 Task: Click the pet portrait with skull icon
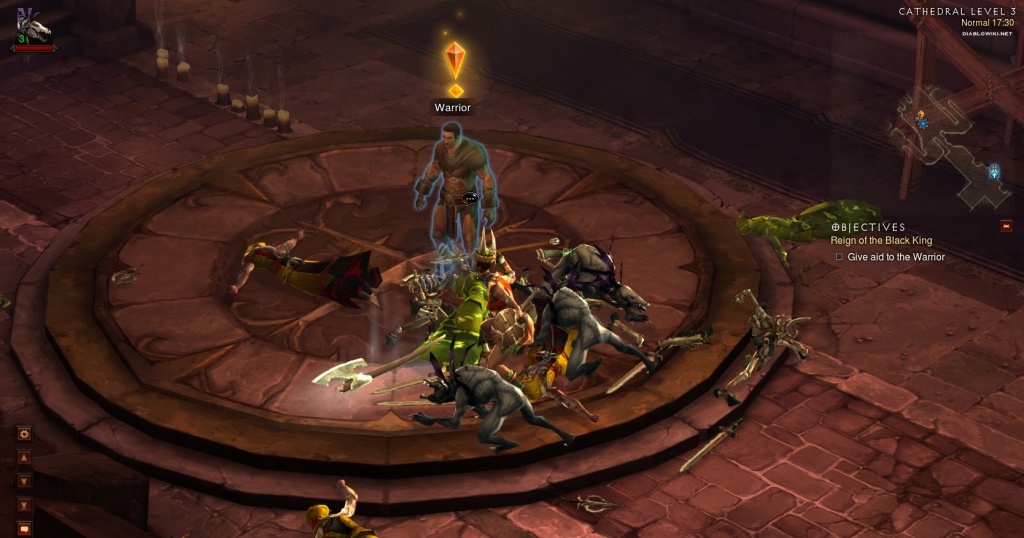(x=33, y=22)
